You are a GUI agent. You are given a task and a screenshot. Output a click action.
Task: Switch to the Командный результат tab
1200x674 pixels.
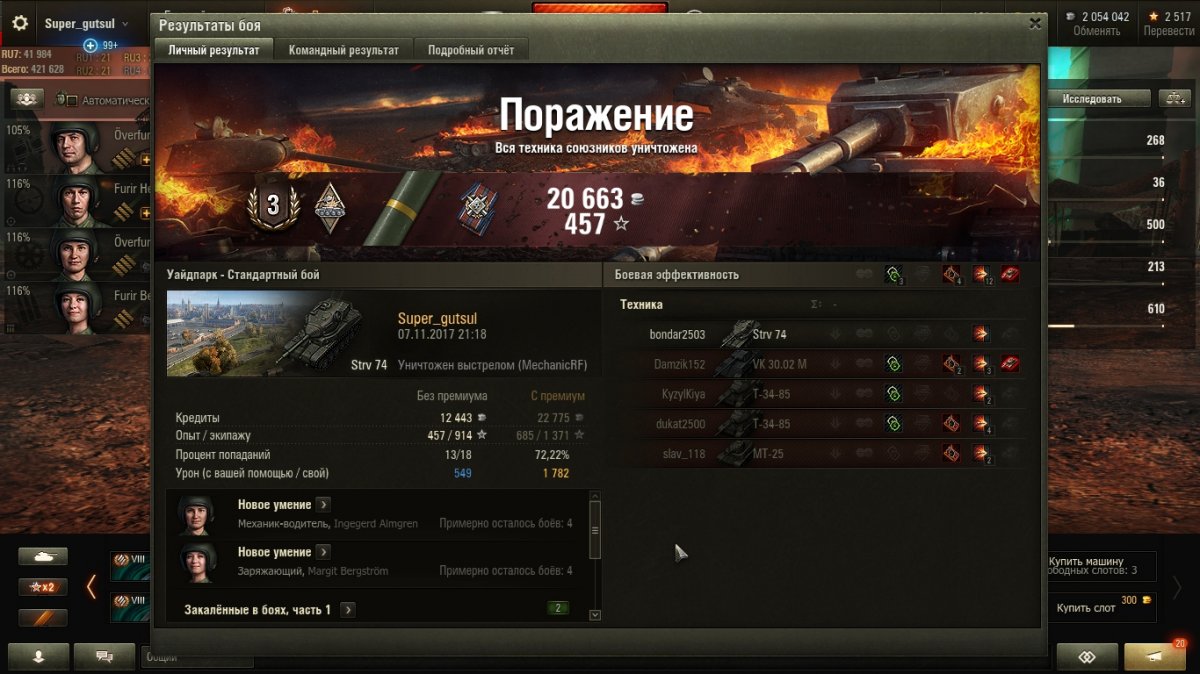coord(343,50)
